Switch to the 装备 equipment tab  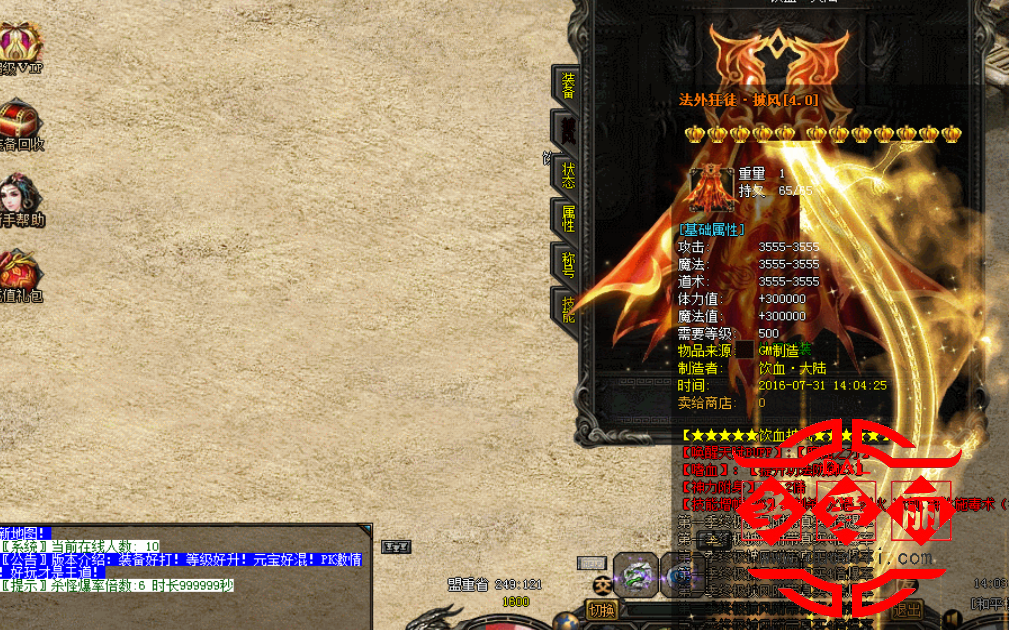tap(568, 85)
